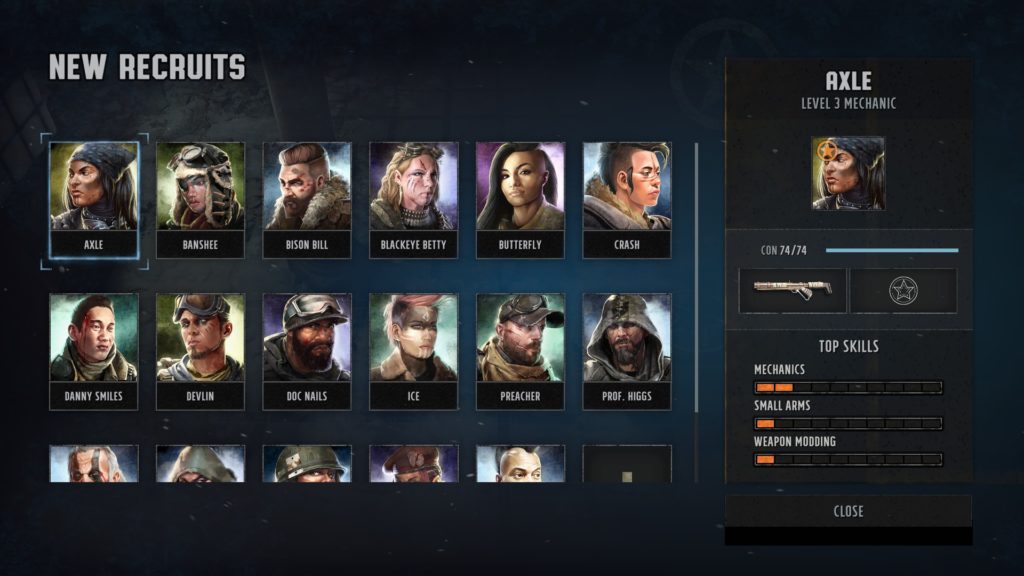Click Axle's equipped rifle weapon slot
The height and width of the screenshot is (576, 1024).
(792, 290)
